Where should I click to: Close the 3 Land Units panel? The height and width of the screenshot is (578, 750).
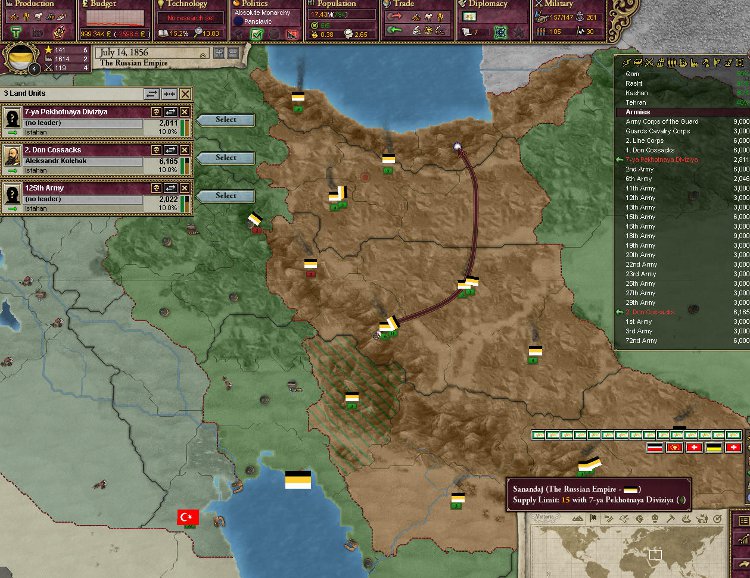185,93
